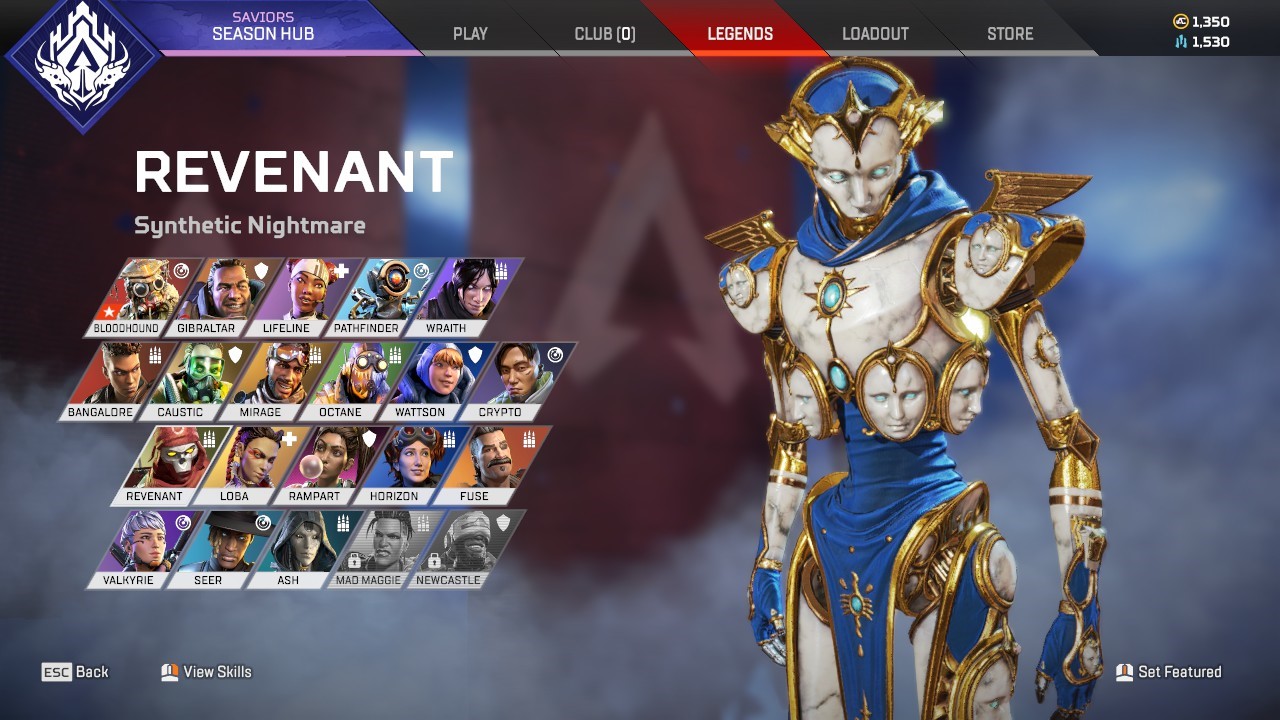Open the Store tab
Image resolution: width=1280 pixels, height=720 pixels.
[x=1009, y=33]
